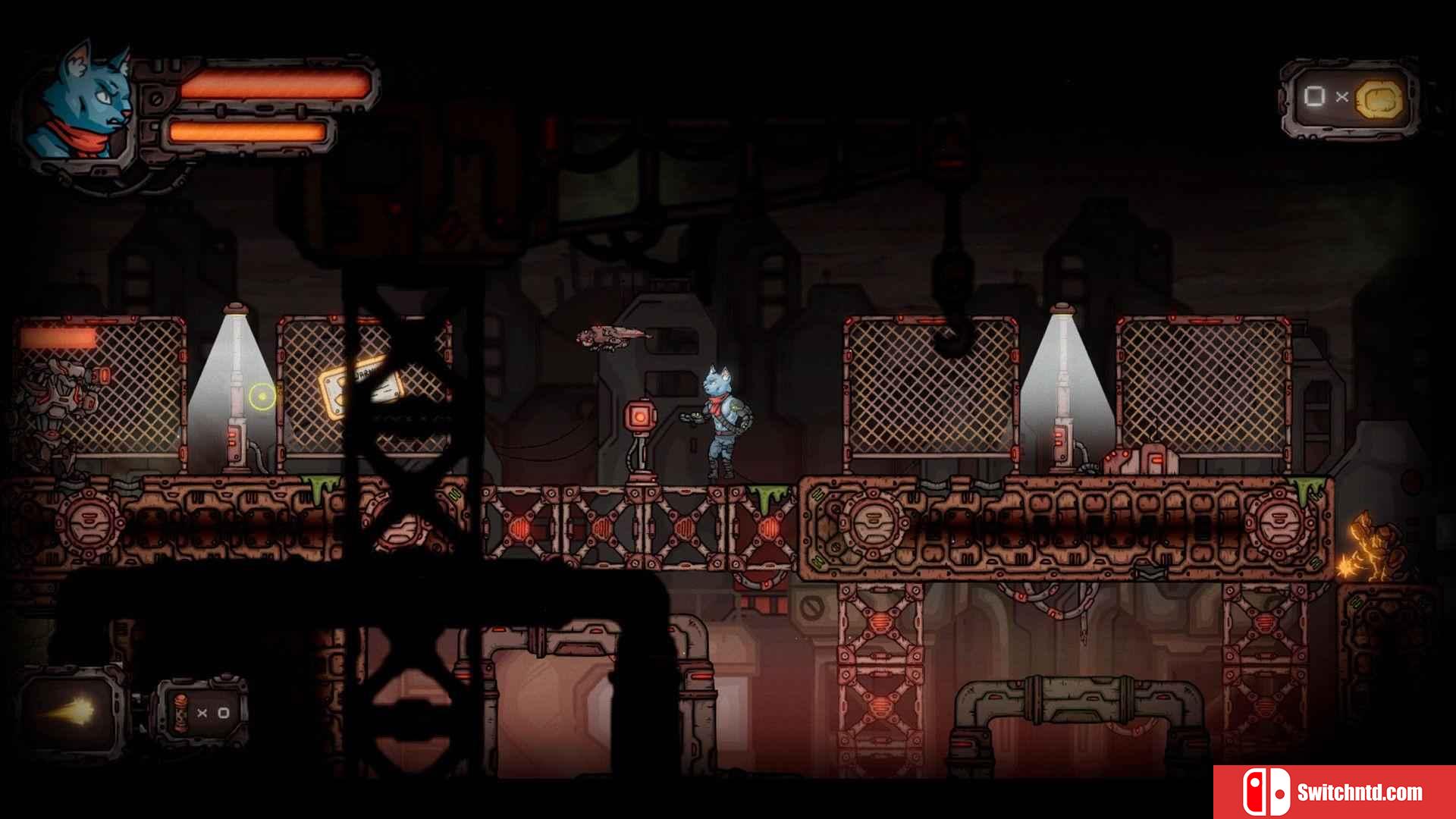Open the Switchntd.com watermark link
This screenshot has height=819, width=1456.
click(x=1335, y=792)
